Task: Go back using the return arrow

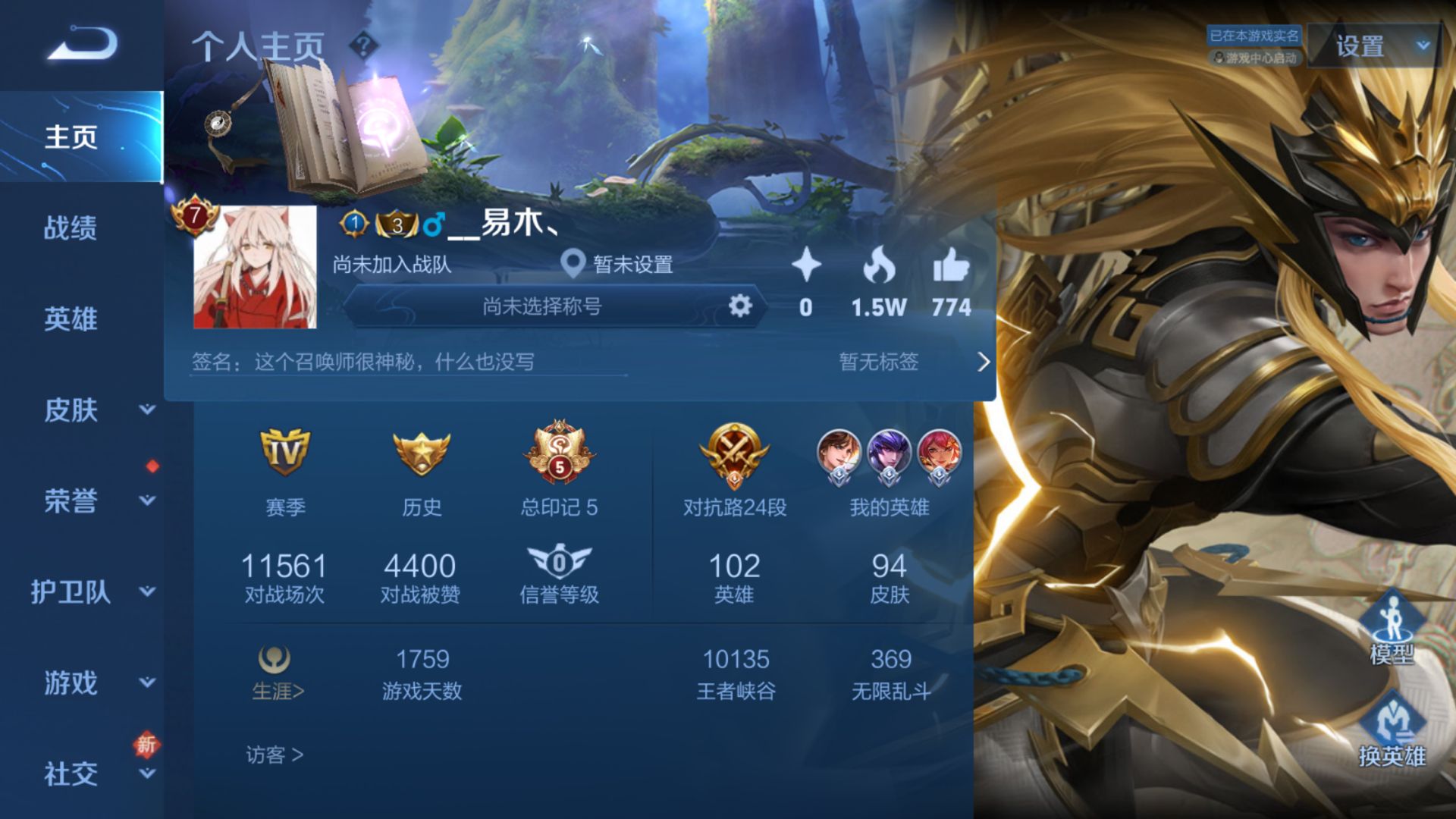Action: (x=82, y=43)
